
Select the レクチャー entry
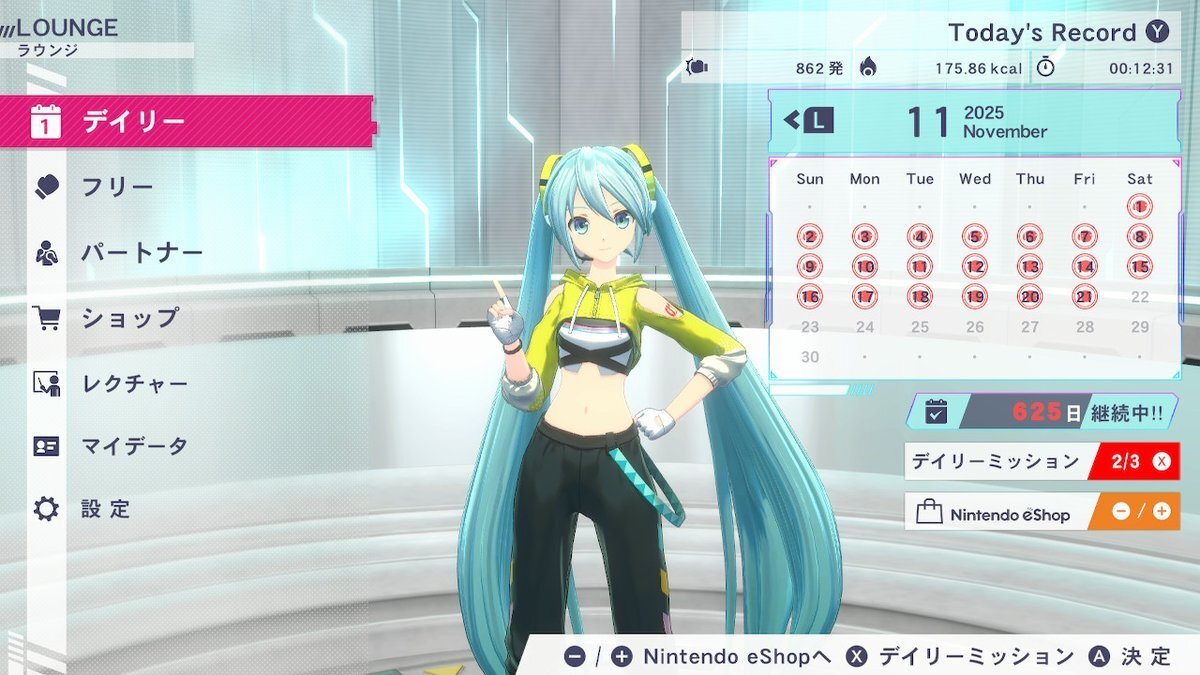click(134, 383)
